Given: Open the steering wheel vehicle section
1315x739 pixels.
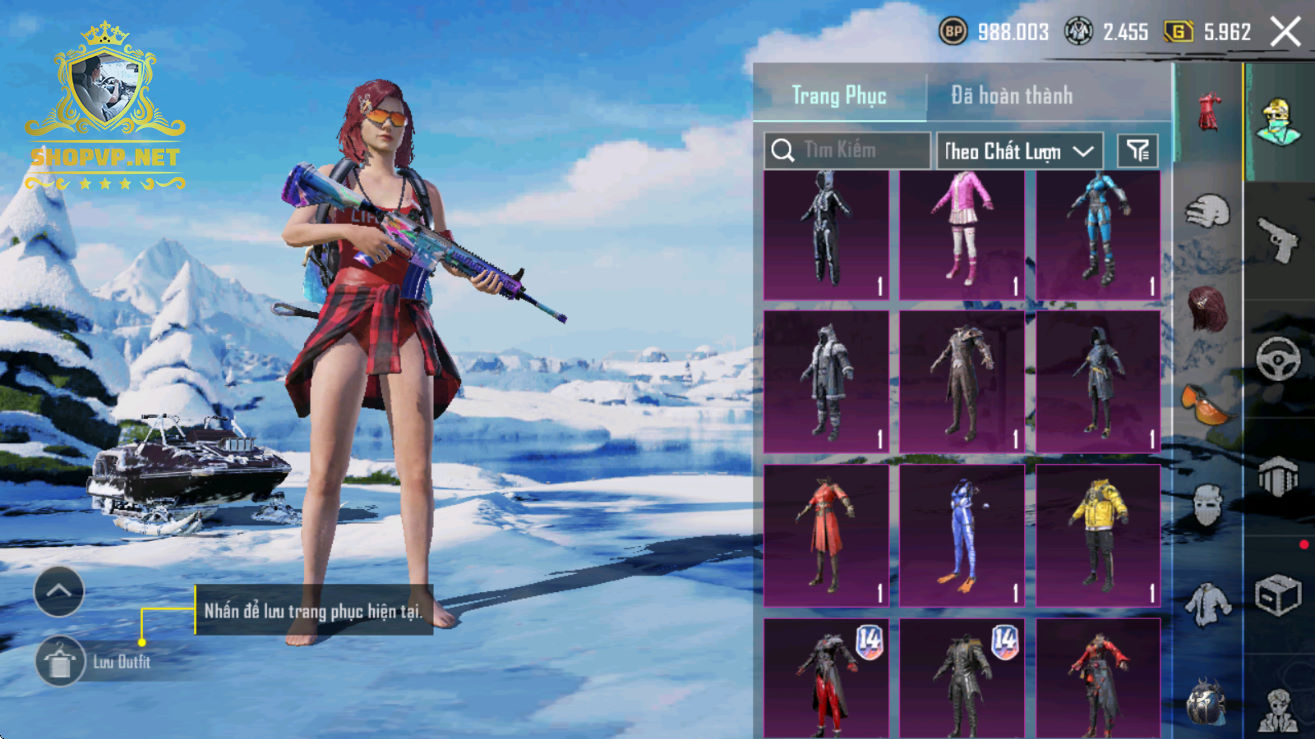Looking at the screenshot, I should click(1277, 357).
